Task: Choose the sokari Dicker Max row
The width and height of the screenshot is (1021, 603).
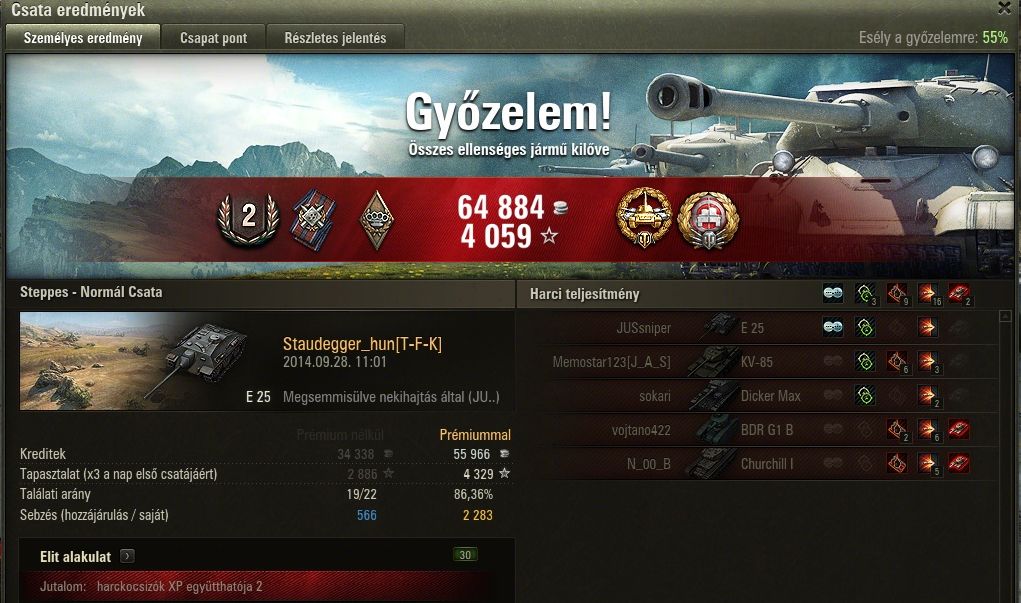Action: click(x=759, y=396)
